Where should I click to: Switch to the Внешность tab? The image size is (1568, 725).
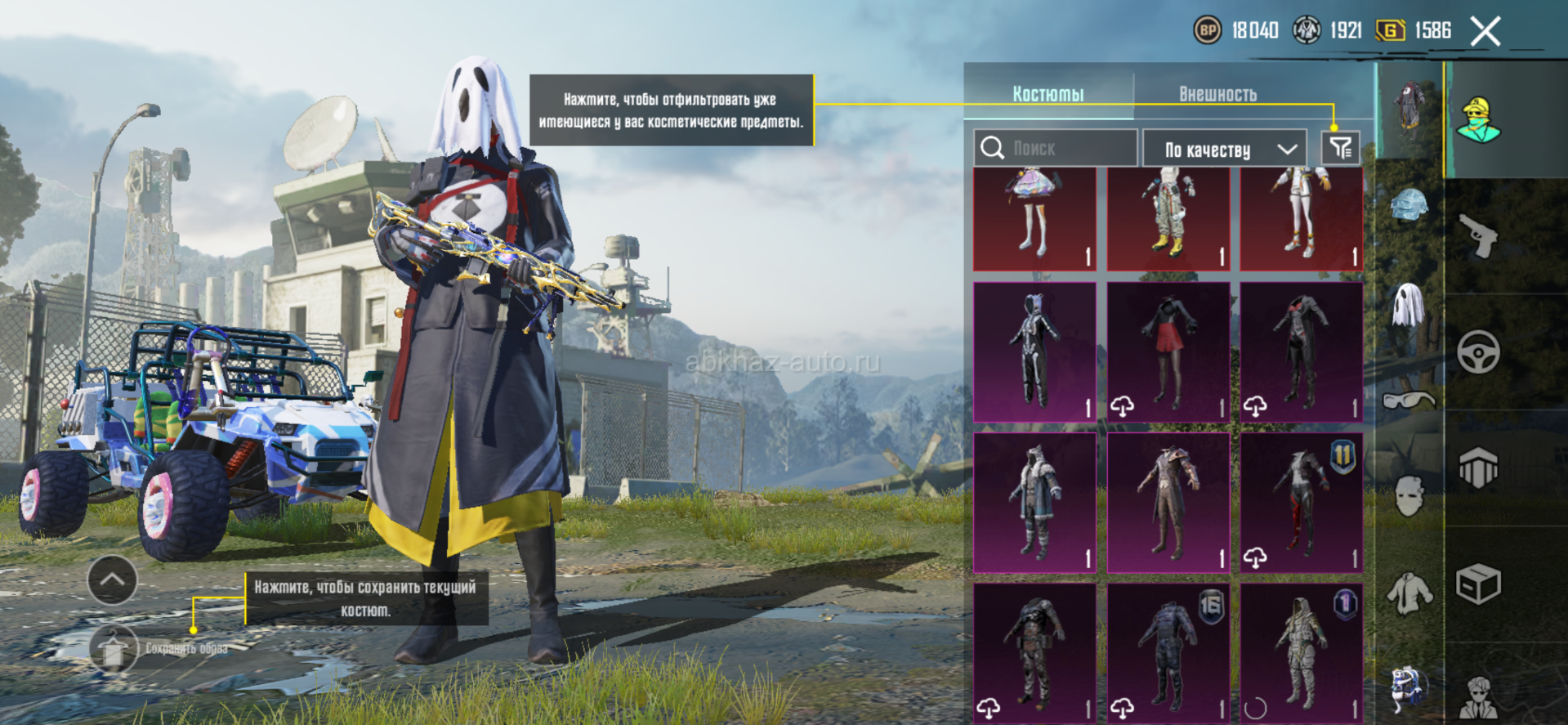pos(1217,94)
